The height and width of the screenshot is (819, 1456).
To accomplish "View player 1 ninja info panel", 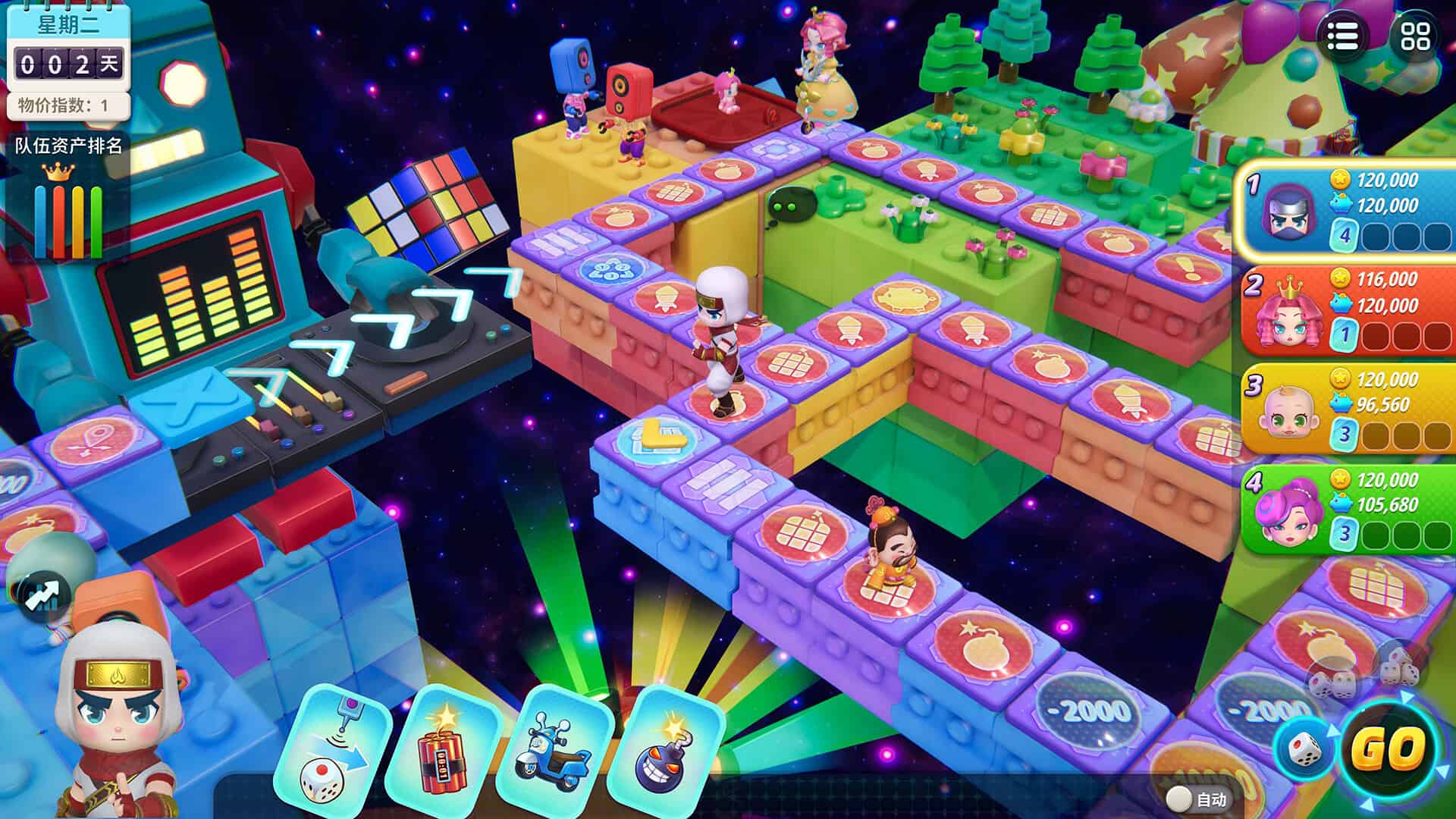I will click(x=1350, y=207).
